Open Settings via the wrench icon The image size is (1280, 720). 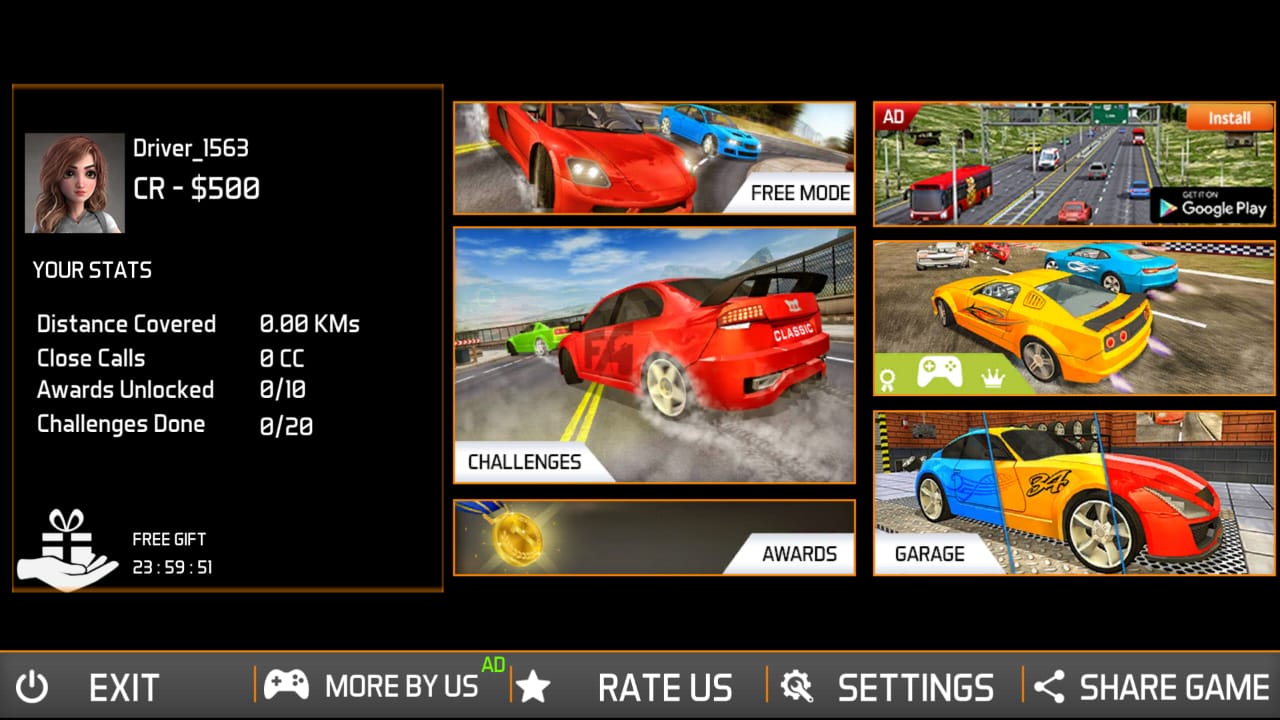pyautogui.click(x=795, y=686)
